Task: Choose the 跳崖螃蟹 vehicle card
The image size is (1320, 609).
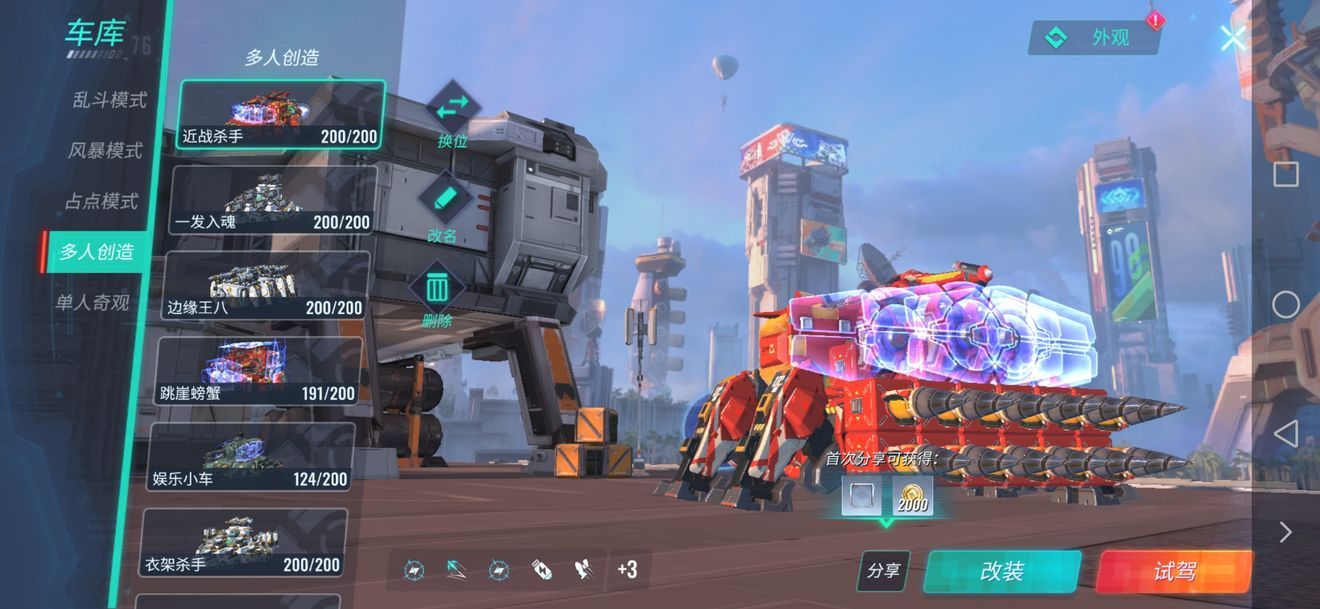Action: pos(259,371)
